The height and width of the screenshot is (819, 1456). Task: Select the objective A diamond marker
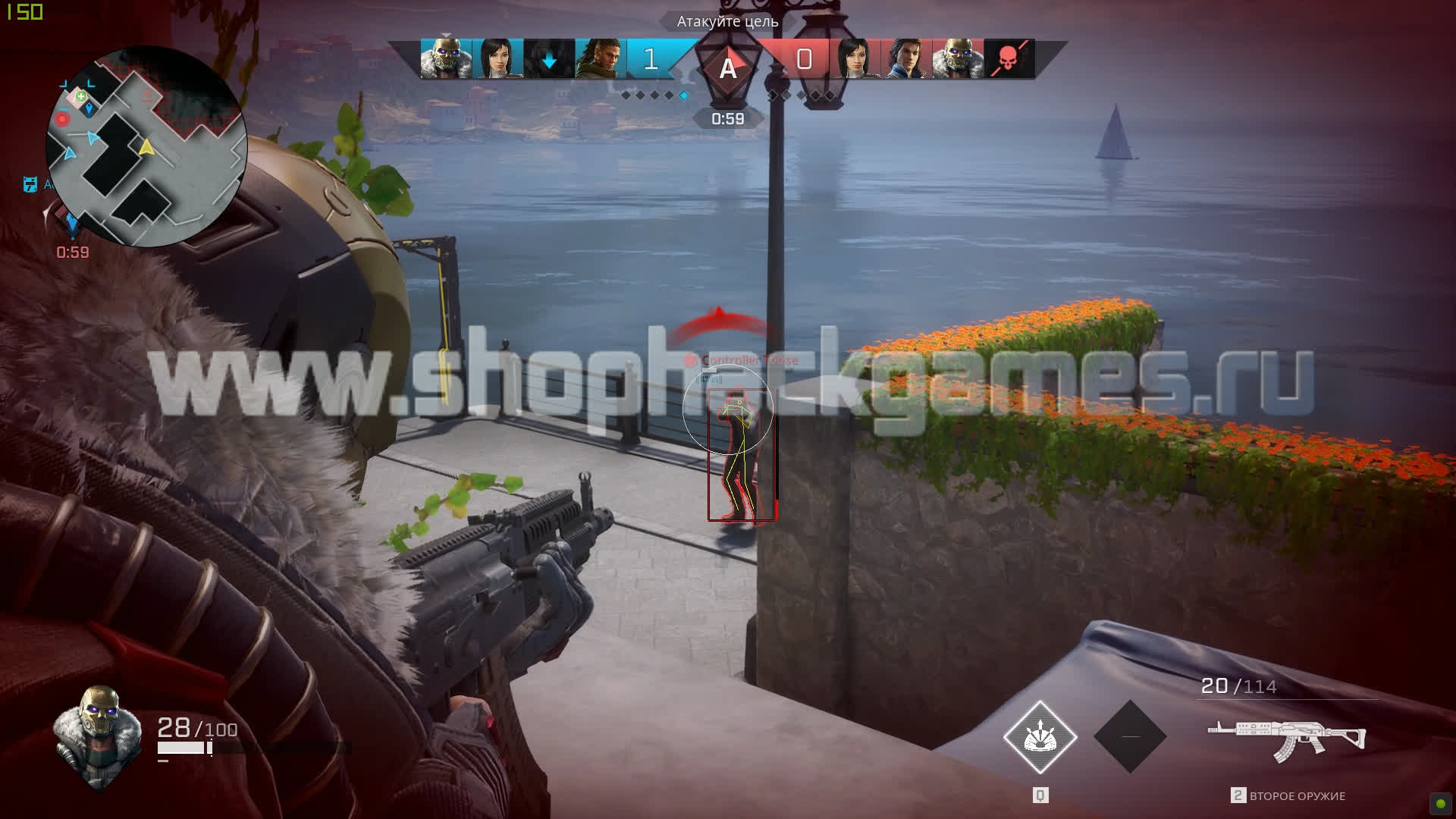click(728, 67)
